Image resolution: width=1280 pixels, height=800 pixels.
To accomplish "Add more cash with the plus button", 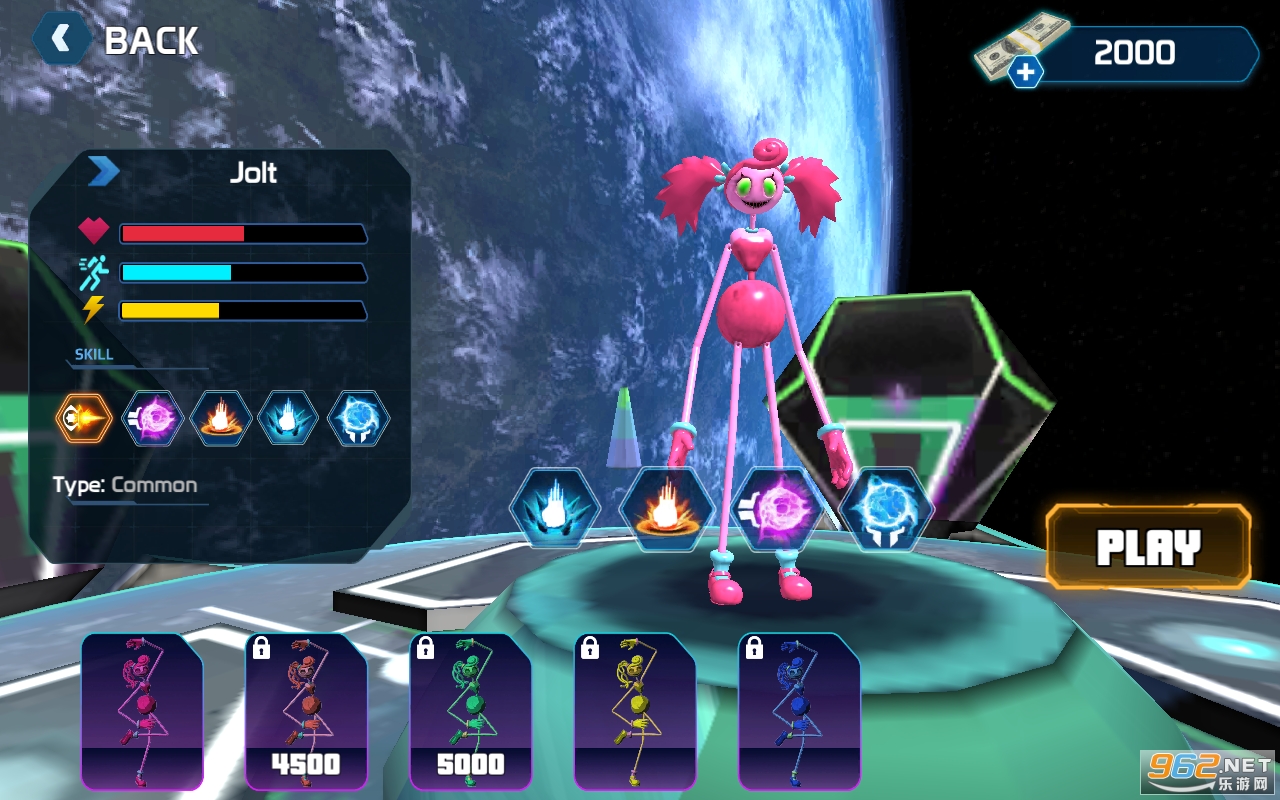I will click(1025, 72).
